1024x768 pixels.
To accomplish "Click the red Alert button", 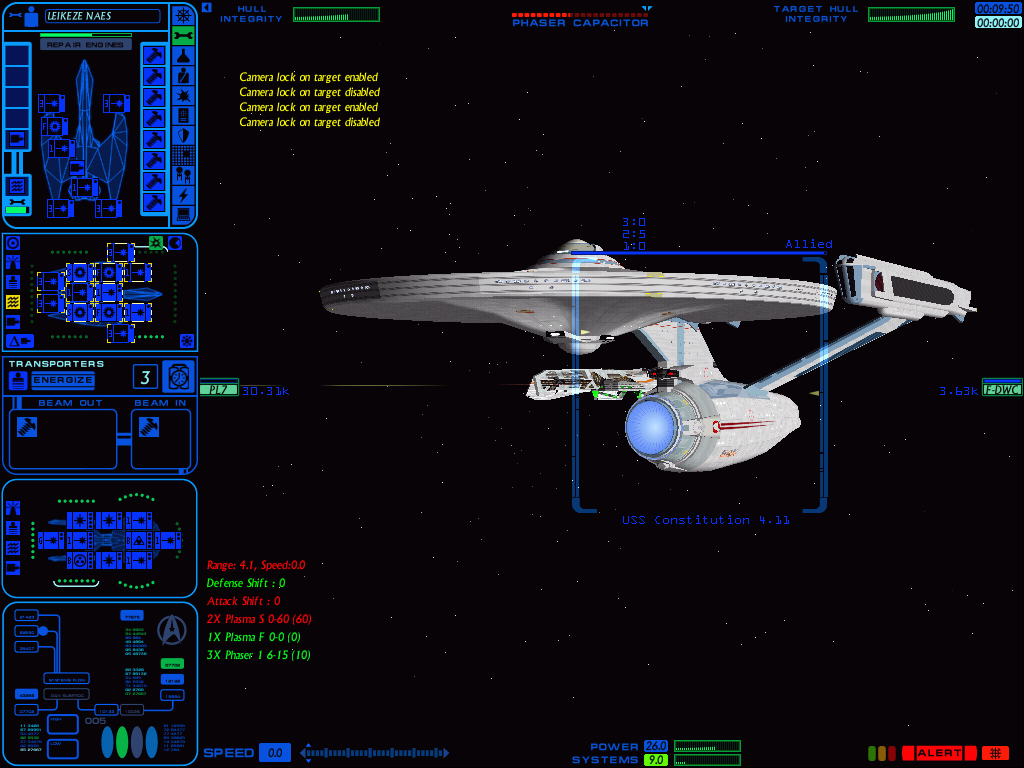I will click(x=938, y=753).
